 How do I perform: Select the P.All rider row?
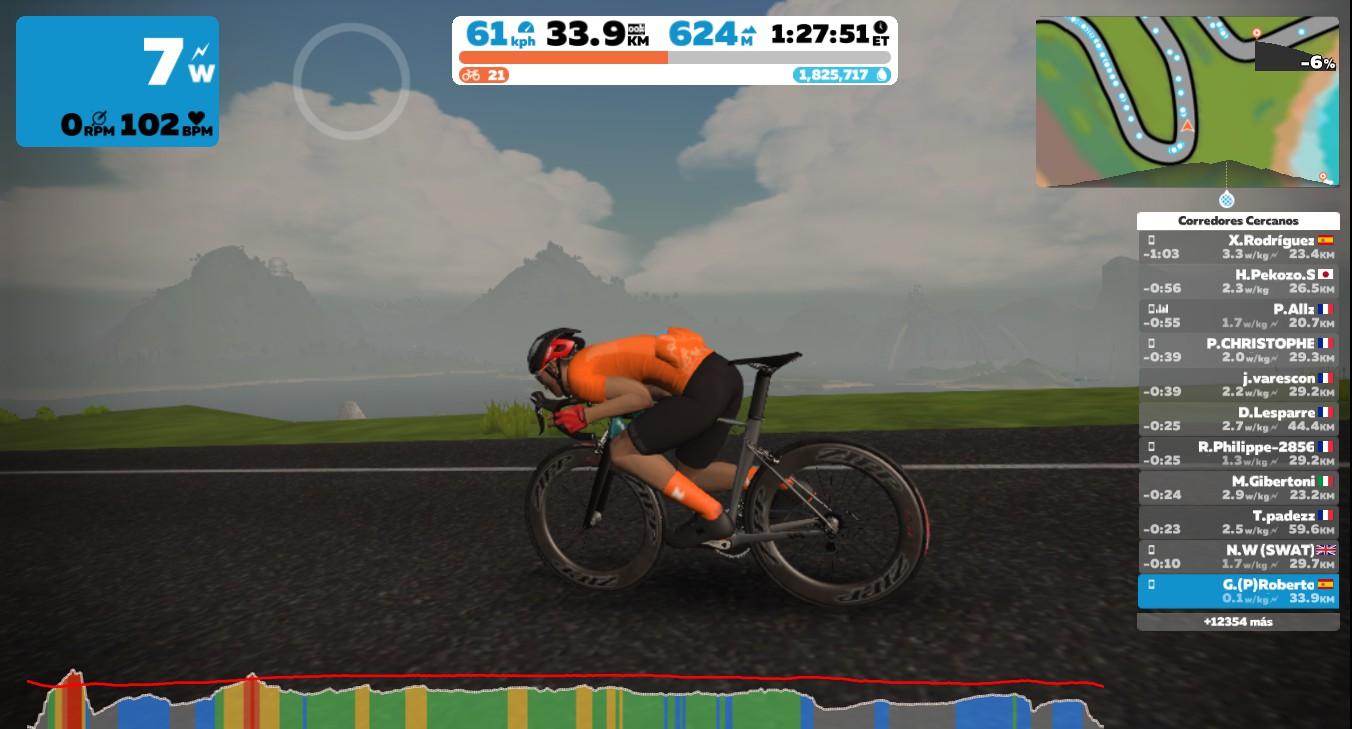point(1238,316)
